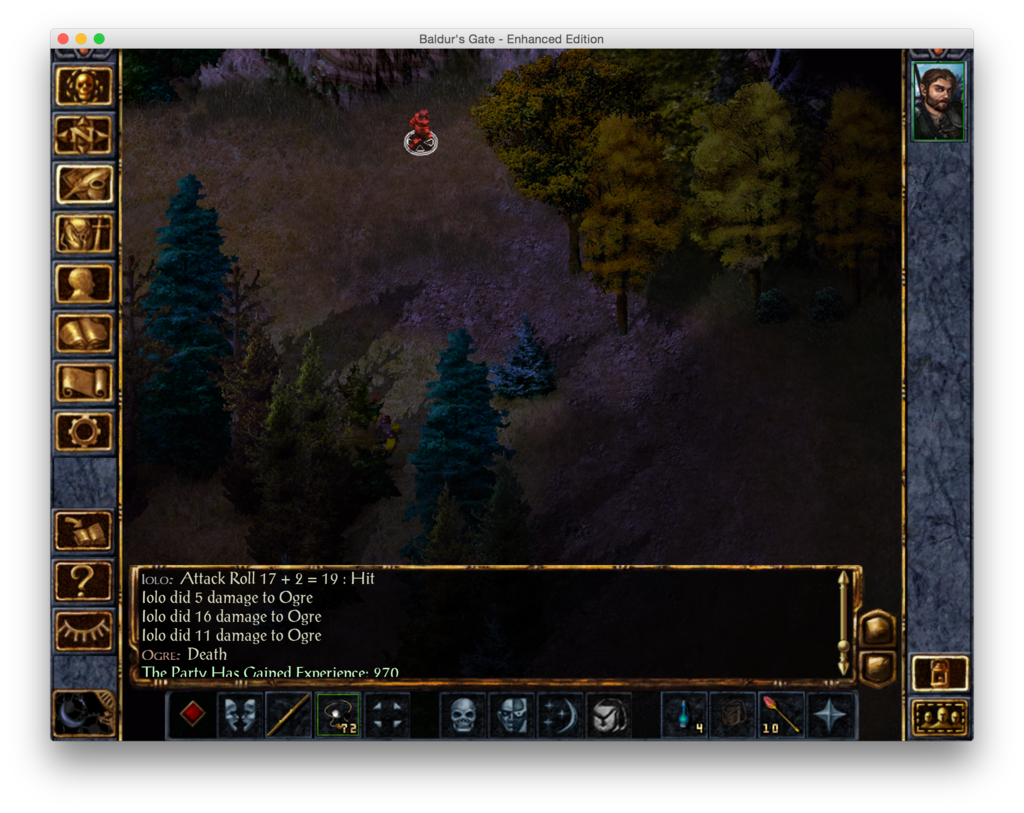The width and height of the screenshot is (1024, 813).
Task: Click the moon clock to pause
Action: click(83, 713)
